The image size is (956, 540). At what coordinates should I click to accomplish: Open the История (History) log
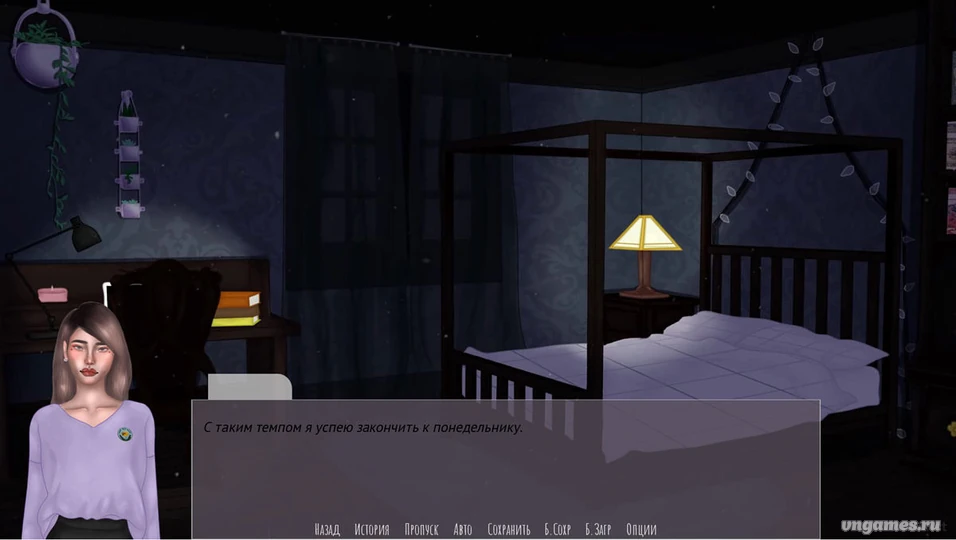[x=372, y=529]
